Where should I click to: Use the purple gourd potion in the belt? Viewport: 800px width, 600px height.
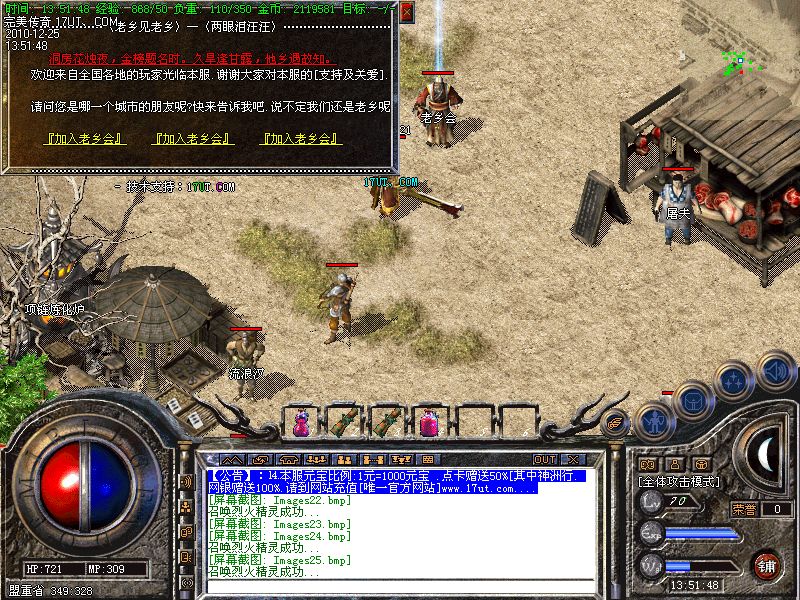[301, 422]
